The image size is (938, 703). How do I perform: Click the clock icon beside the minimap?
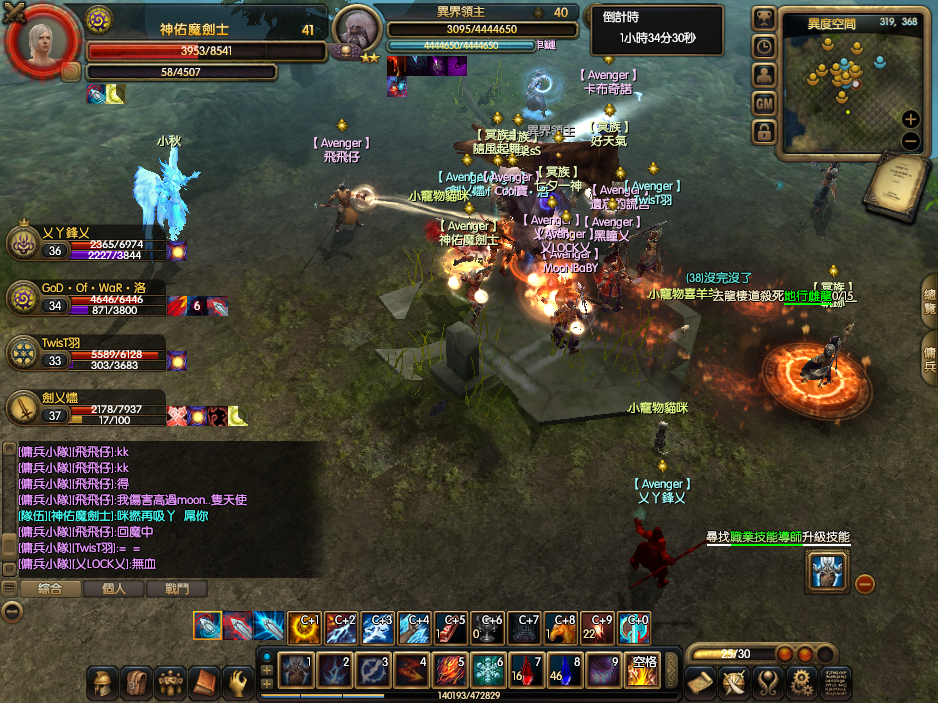pyautogui.click(x=764, y=46)
